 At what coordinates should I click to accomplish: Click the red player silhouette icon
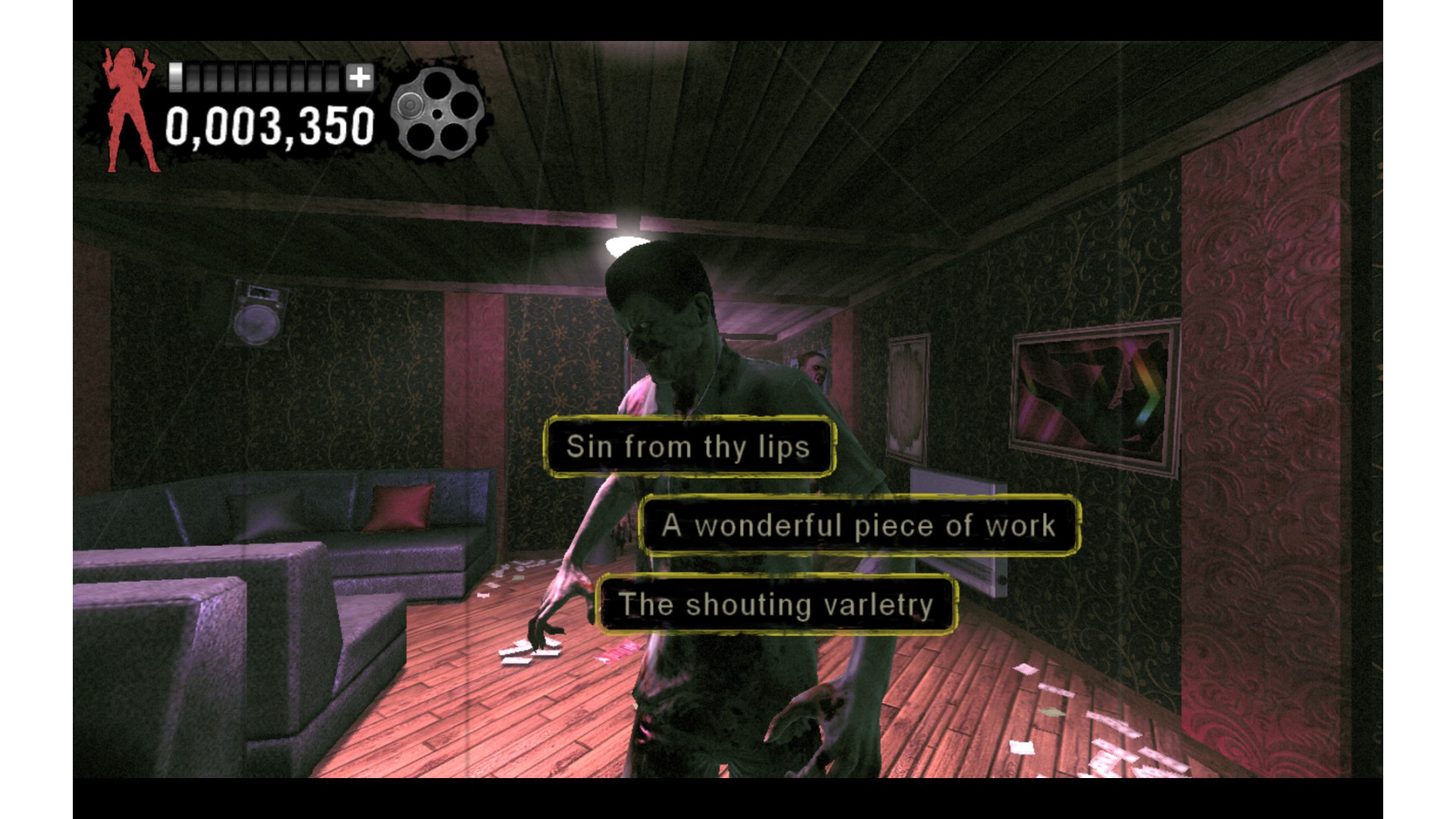130,110
